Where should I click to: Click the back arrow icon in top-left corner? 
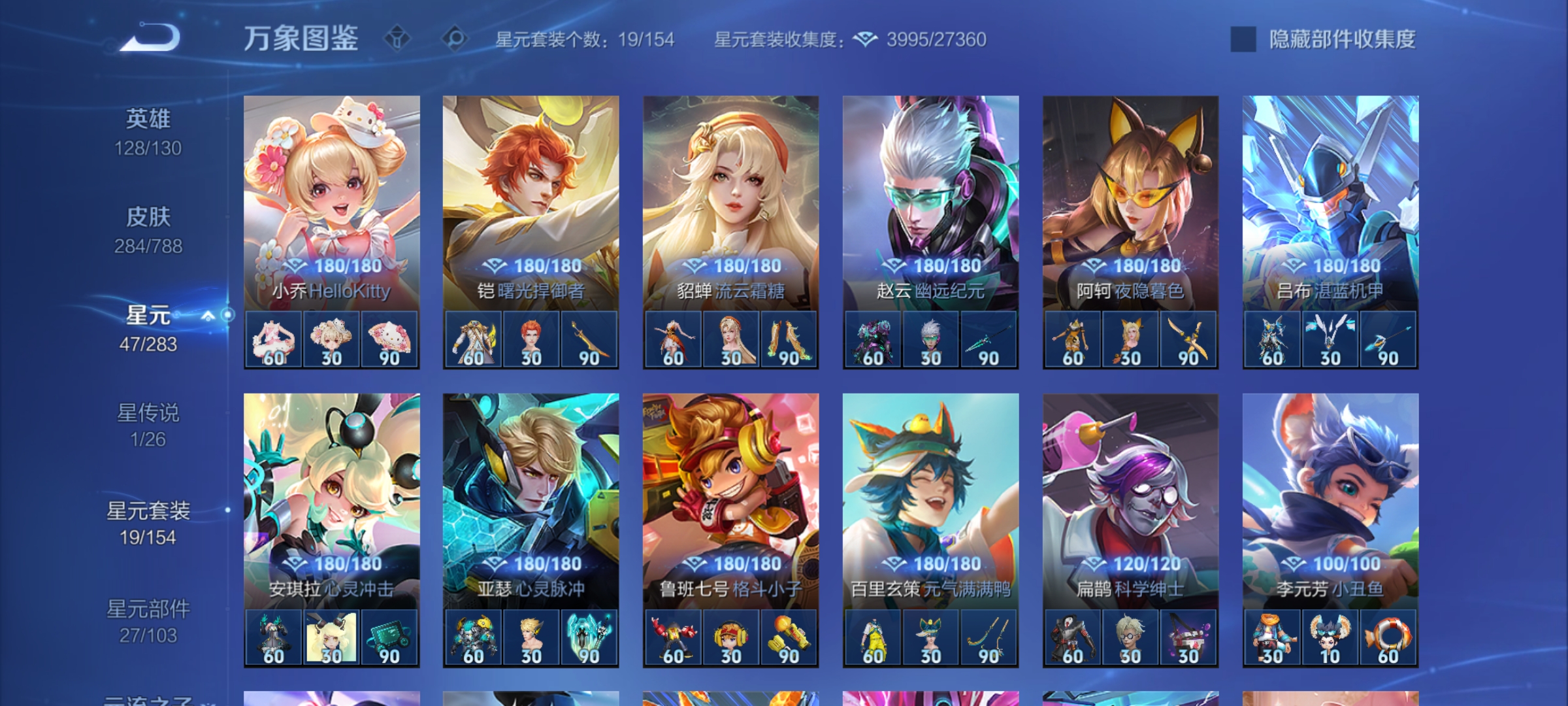(152, 36)
